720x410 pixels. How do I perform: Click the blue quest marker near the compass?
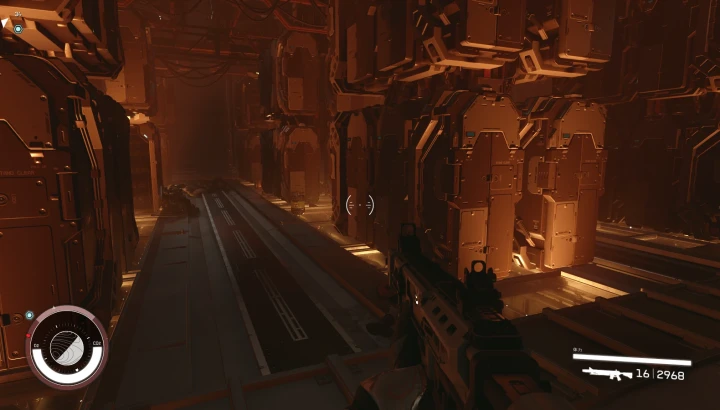[30, 315]
